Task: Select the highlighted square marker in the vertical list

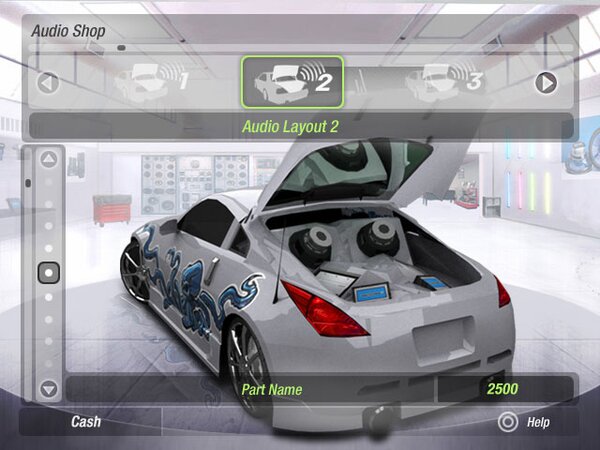Action: [x=48, y=272]
